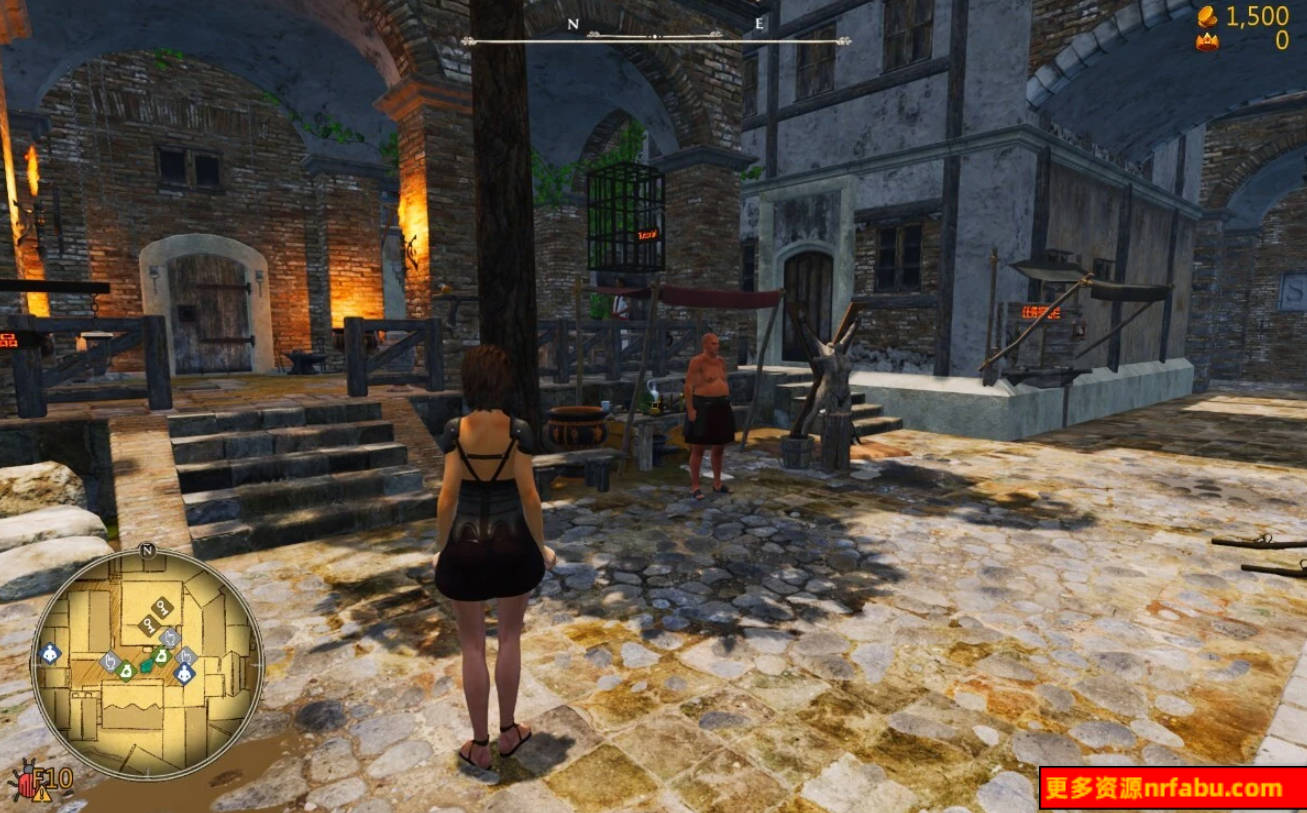Click the gold coin icon beside 1,500
This screenshot has height=813, width=1307.
pyautogui.click(x=1206, y=17)
